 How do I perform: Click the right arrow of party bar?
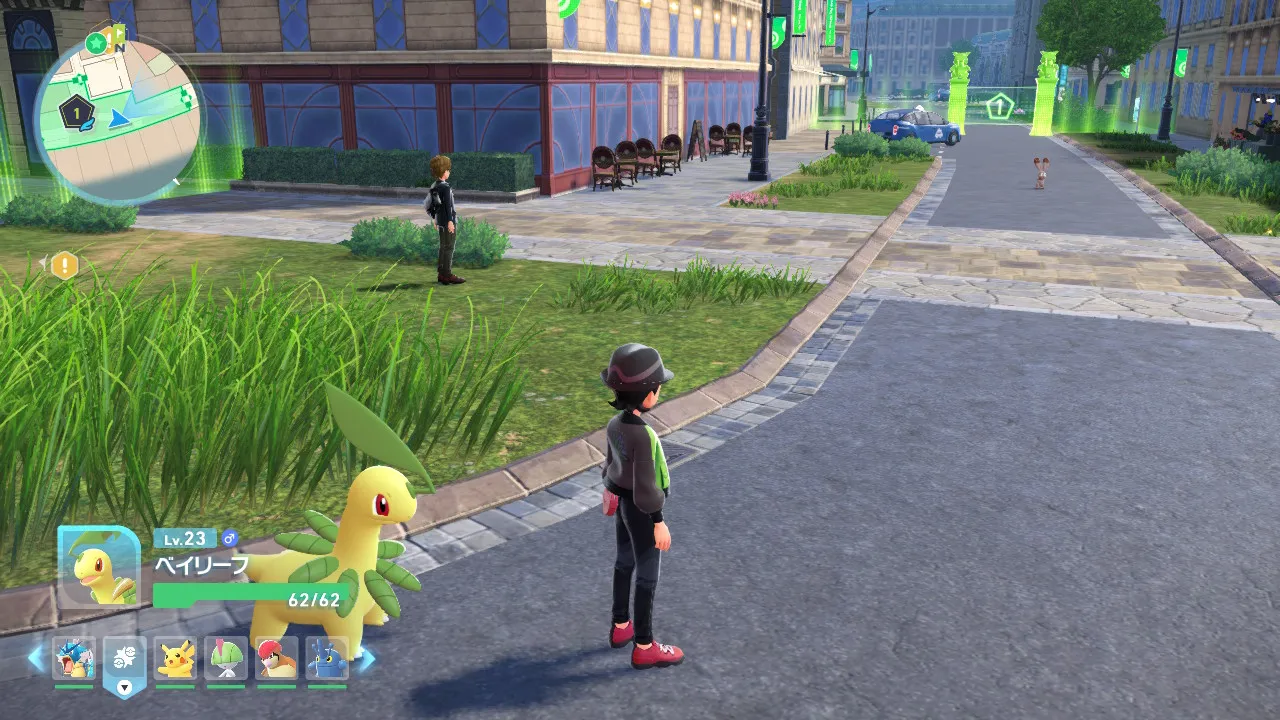[367, 658]
